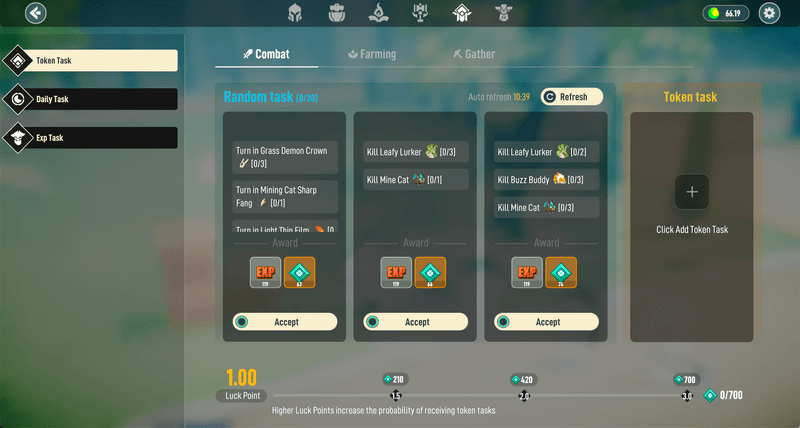Go back with the arrow button
800x428 pixels.
36,13
